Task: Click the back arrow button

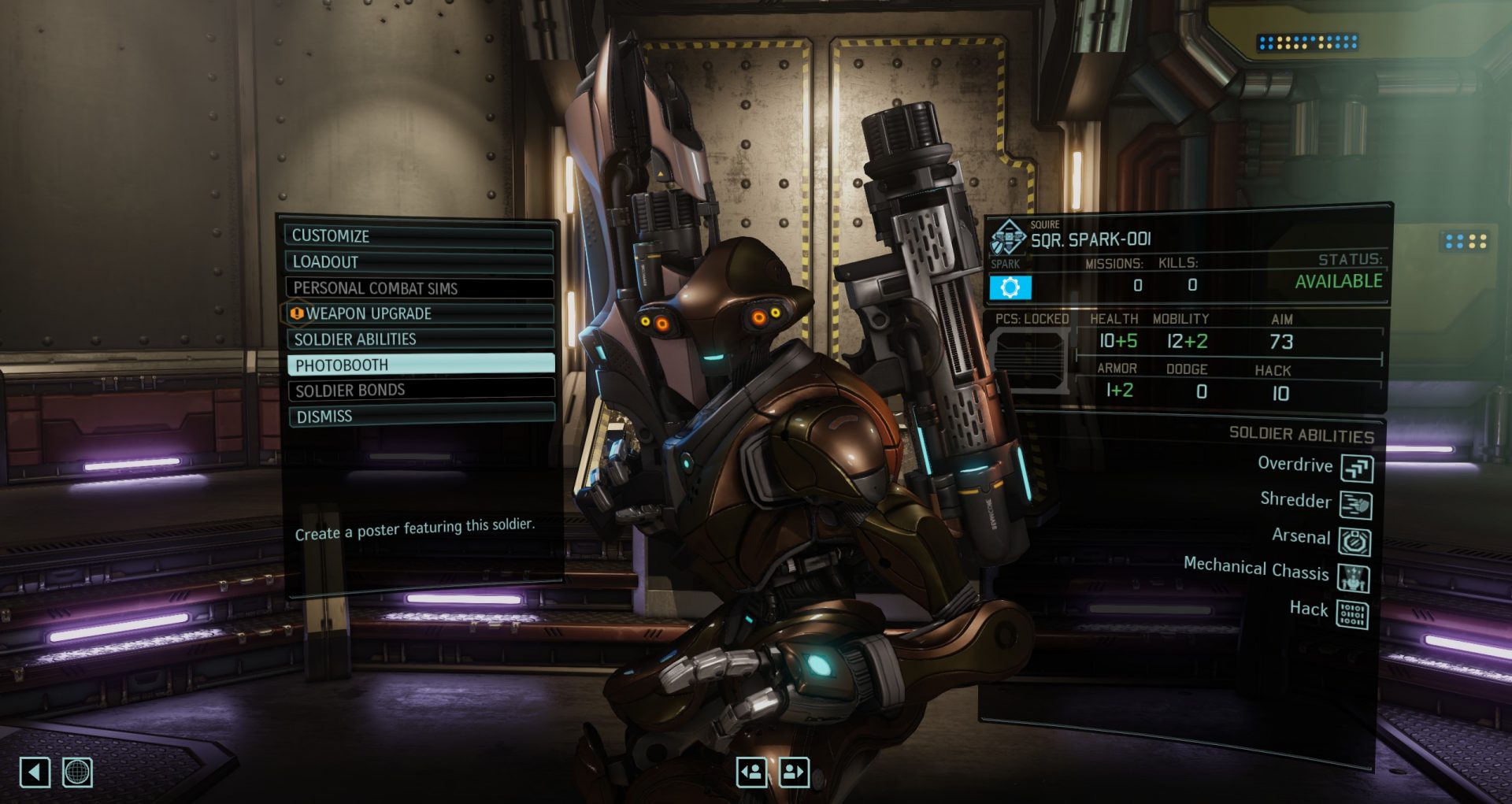Action: tap(35, 773)
